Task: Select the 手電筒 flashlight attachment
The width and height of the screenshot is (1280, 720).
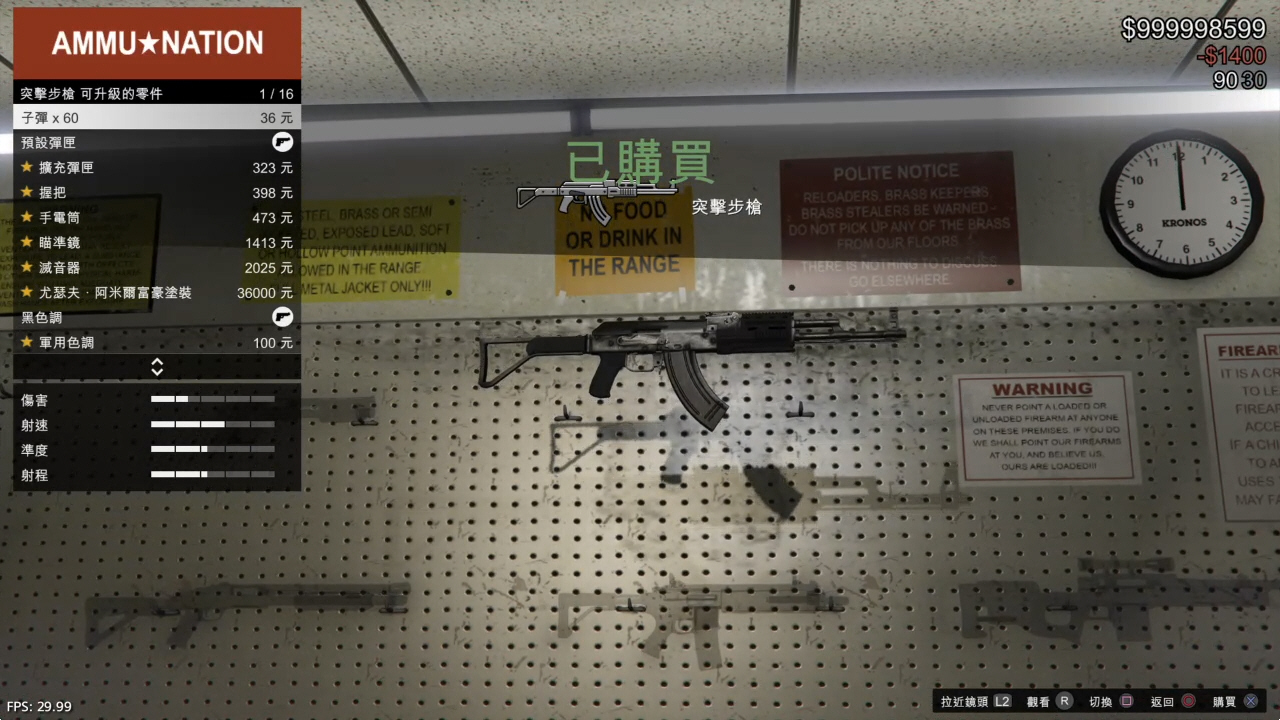Action: click(x=157, y=218)
